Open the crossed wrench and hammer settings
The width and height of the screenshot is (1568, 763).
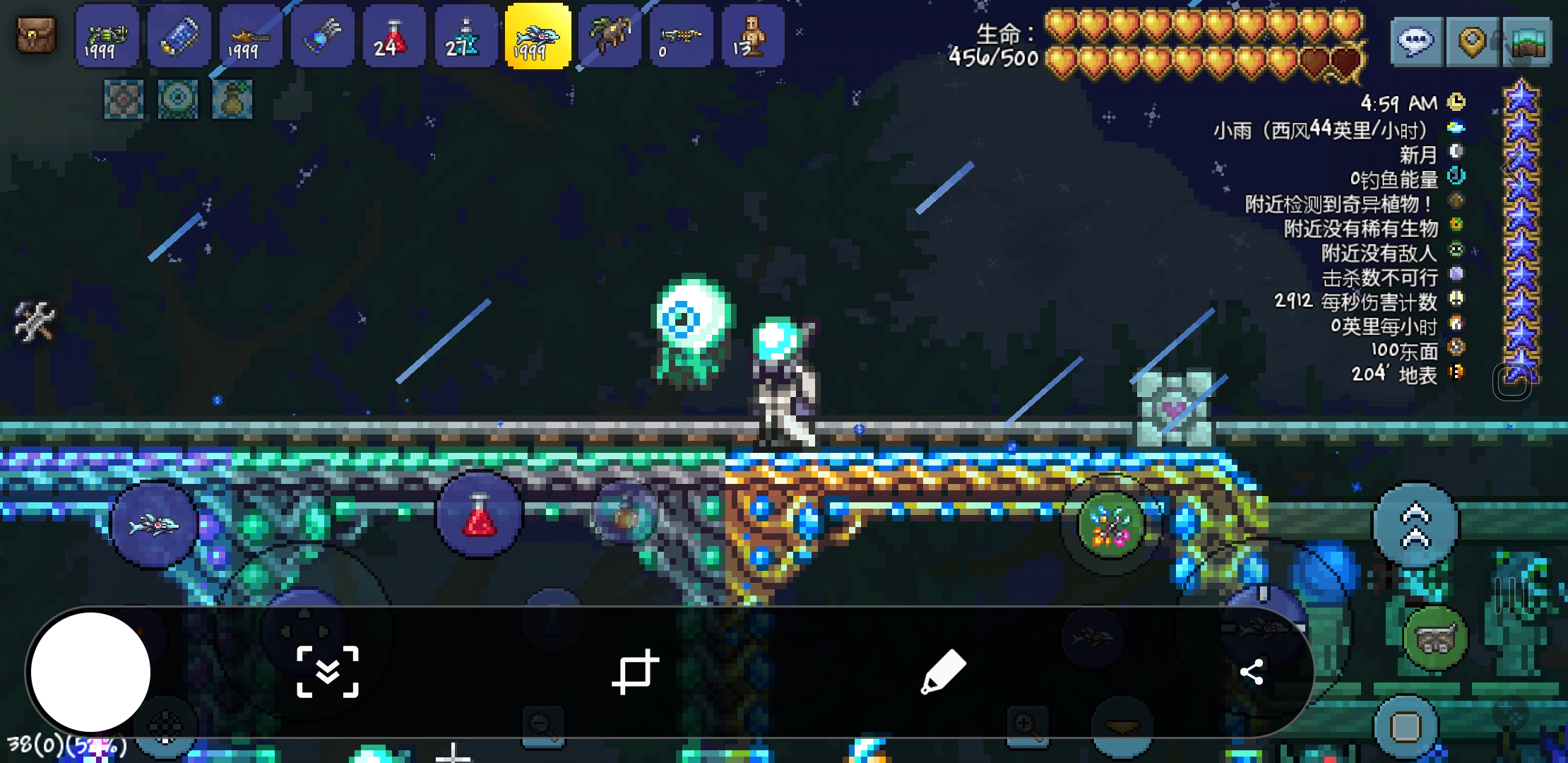tap(34, 321)
